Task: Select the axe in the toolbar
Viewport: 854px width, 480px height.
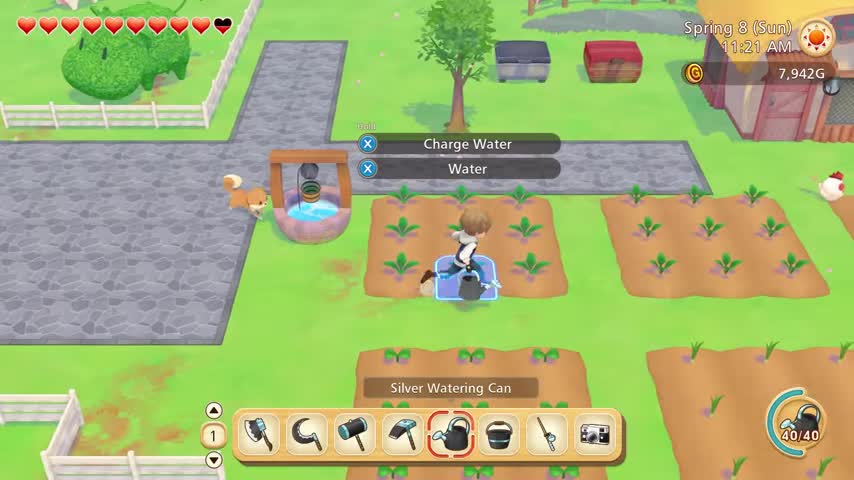Action: click(x=259, y=435)
